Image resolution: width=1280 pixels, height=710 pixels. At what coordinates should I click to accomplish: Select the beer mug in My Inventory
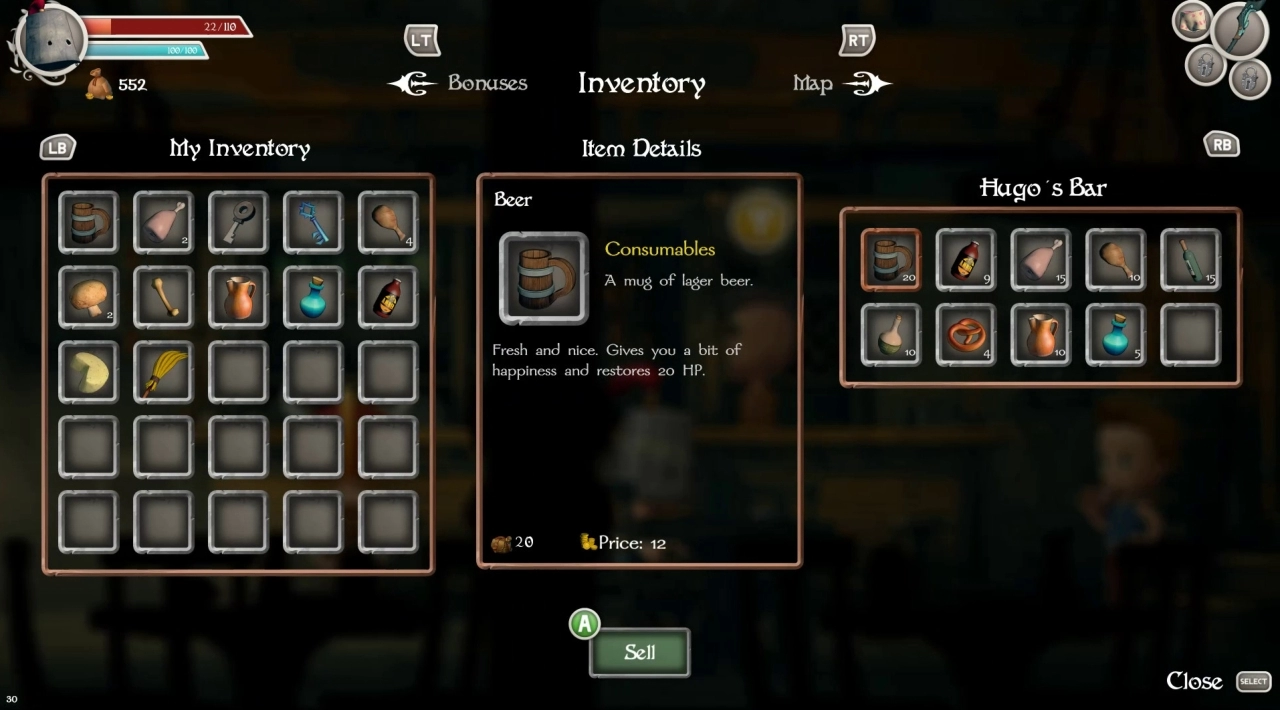pyautogui.click(x=88, y=222)
